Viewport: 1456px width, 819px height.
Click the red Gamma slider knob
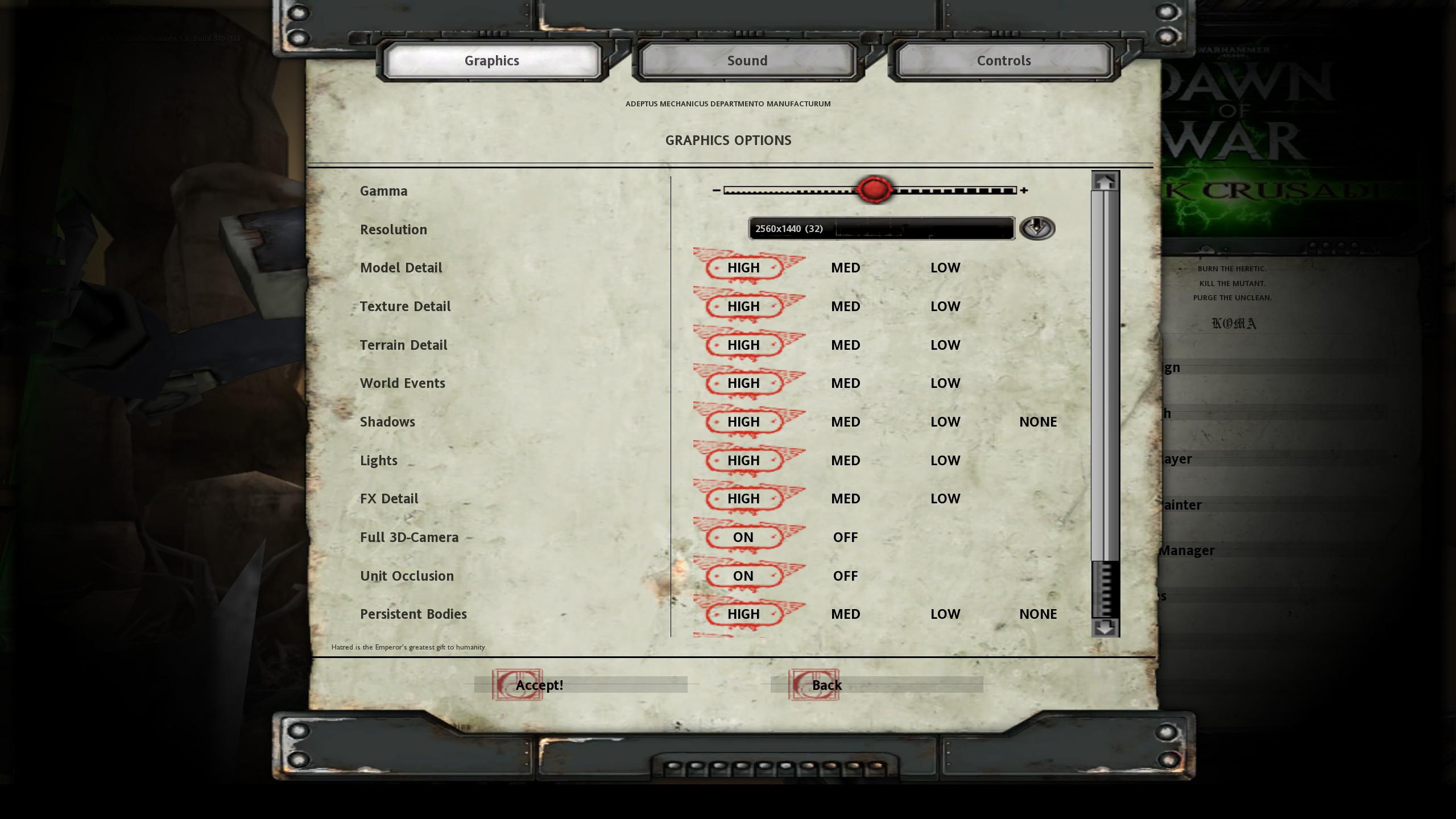[874, 190]
